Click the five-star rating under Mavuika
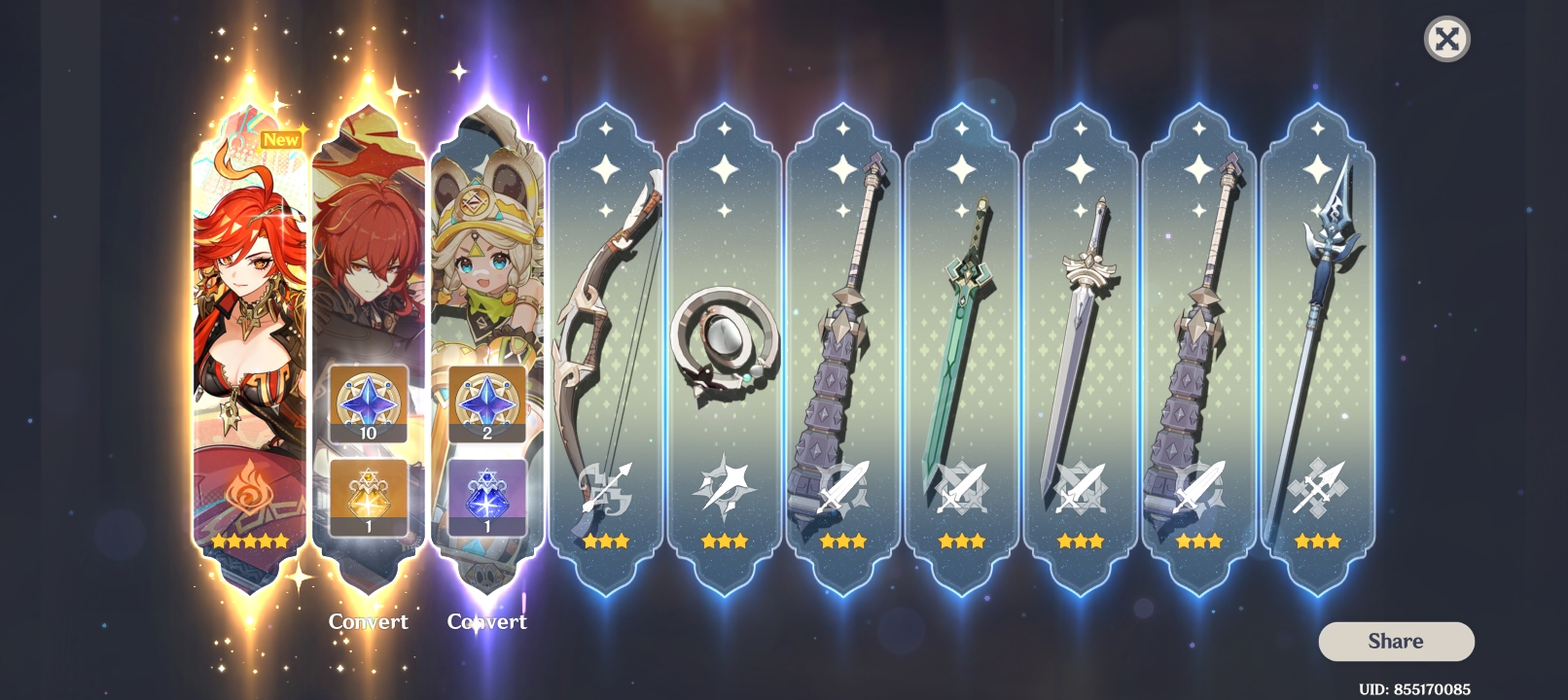 pyautogui.click(x=250, y=542)
